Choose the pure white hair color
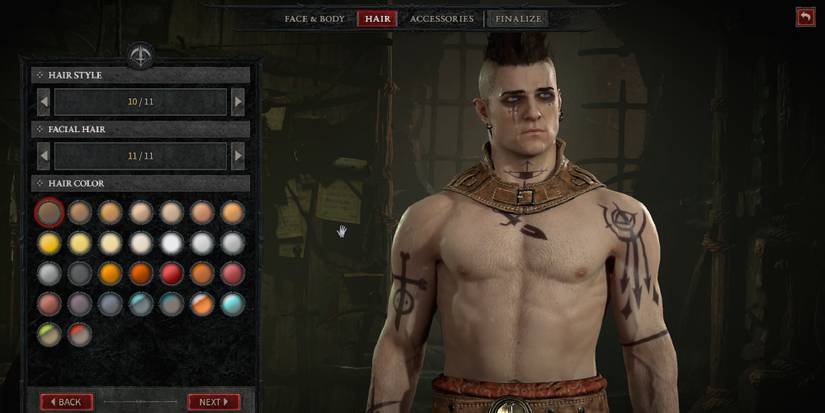The height and width of the screenshot is (413, 825). pos(171,243)
